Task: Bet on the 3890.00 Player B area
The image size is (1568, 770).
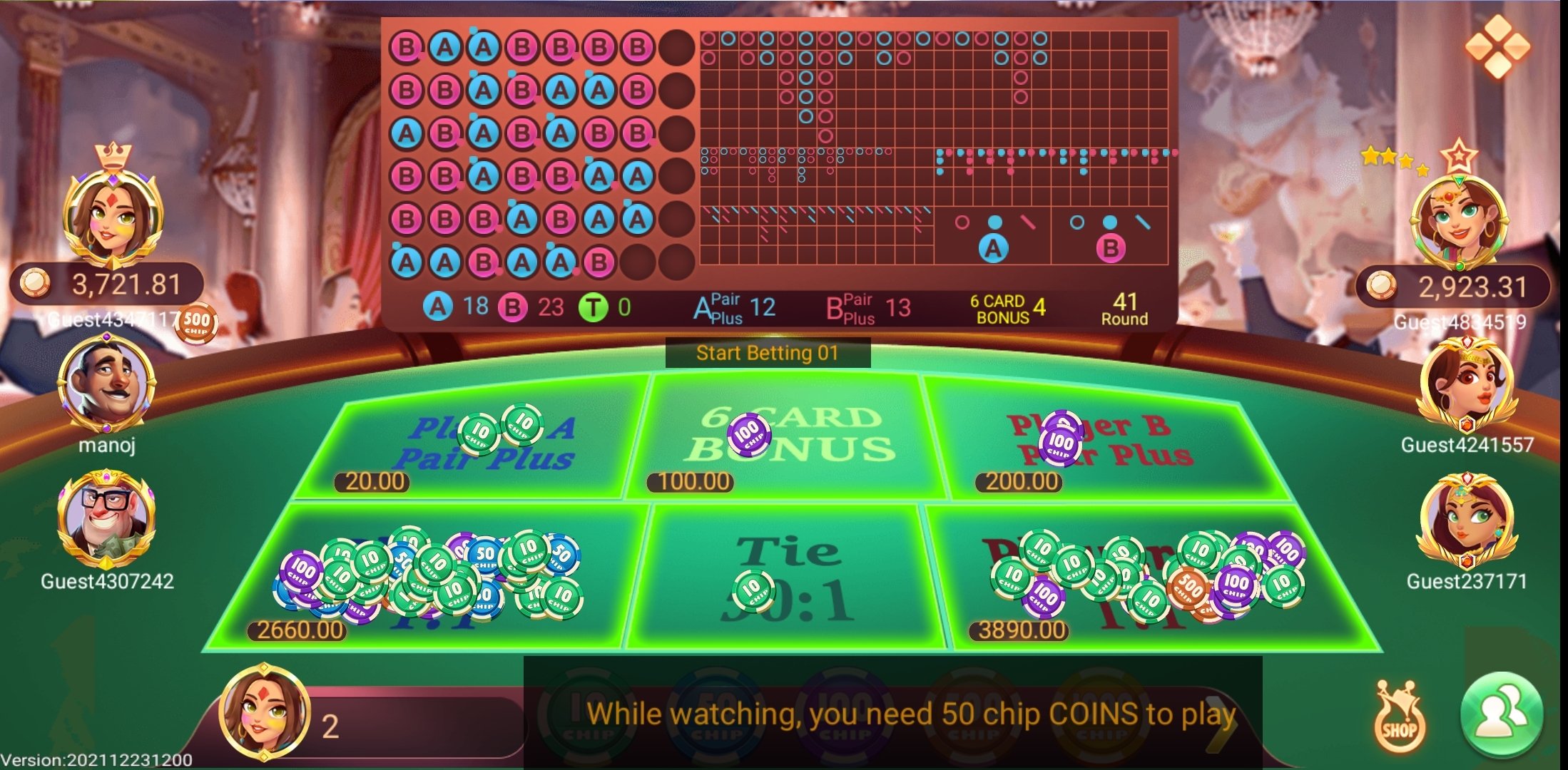Action: [x=1149, y=577]
